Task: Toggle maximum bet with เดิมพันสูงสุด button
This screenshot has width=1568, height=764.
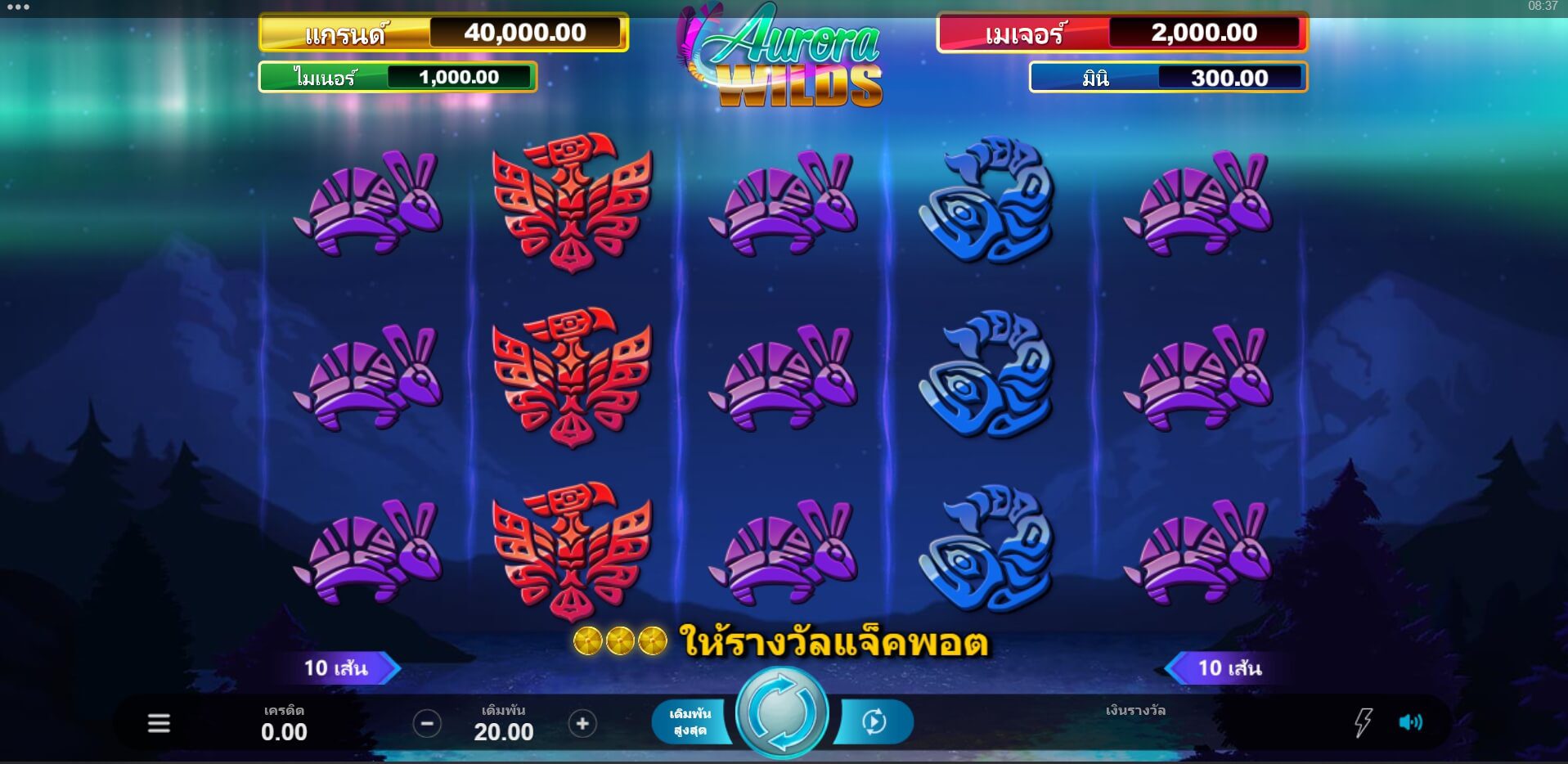Action: click(x=692, y=721)
